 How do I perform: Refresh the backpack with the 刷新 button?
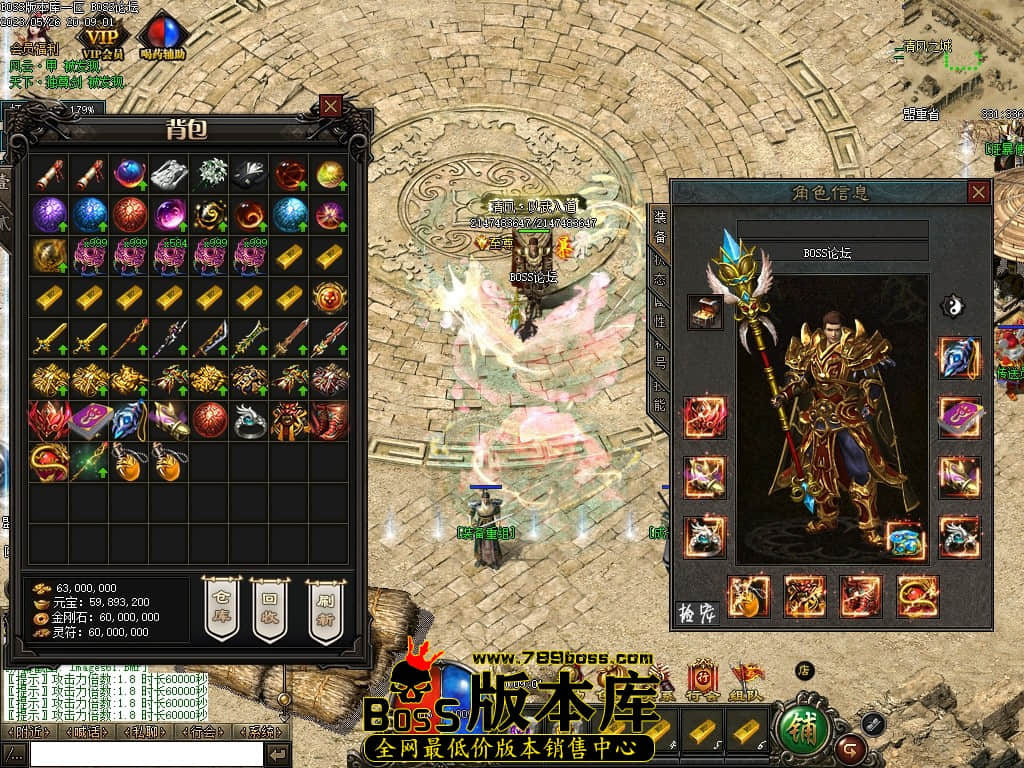[x=325, y=608]
